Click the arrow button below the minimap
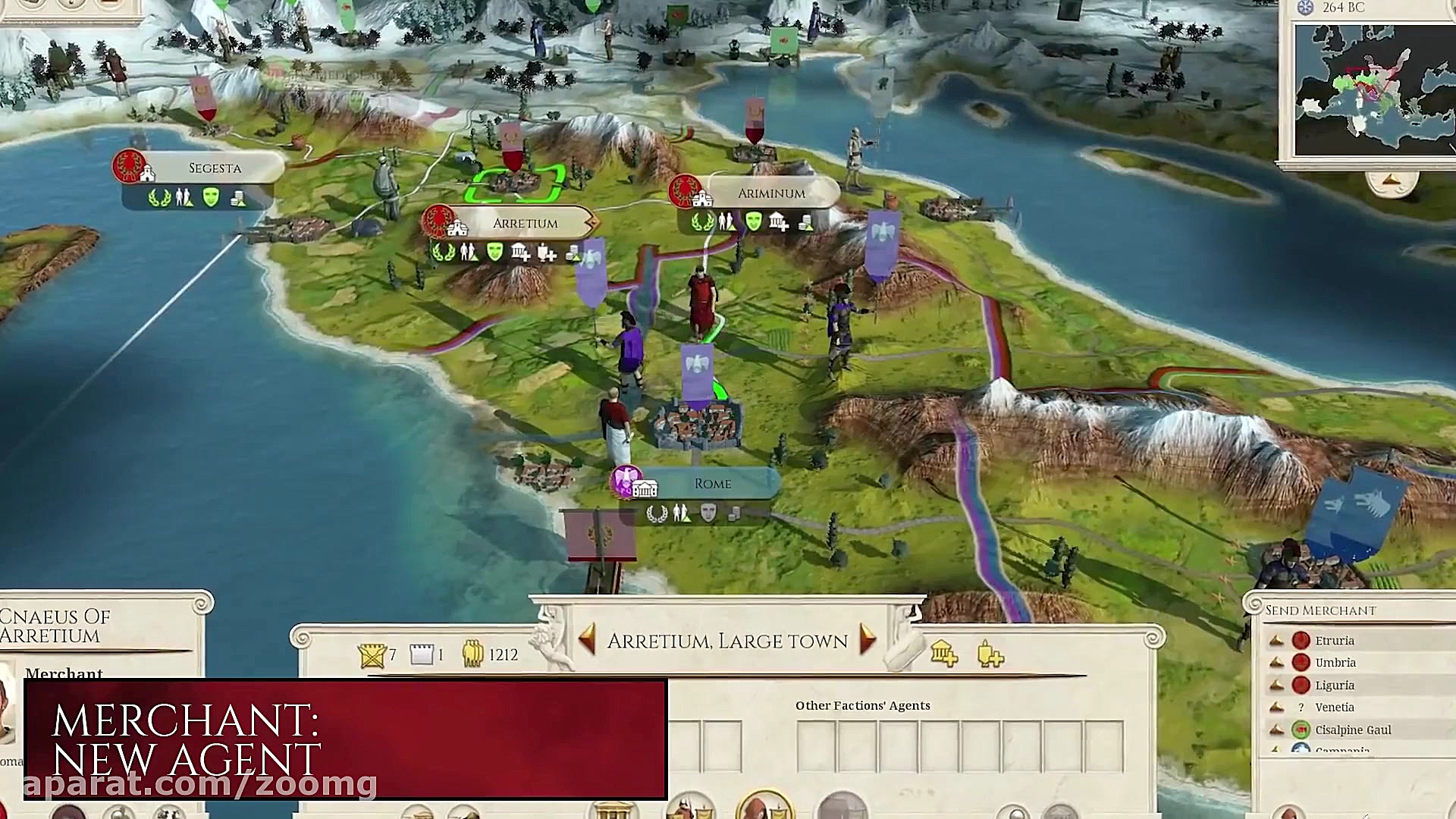 tap(1391, 181)
